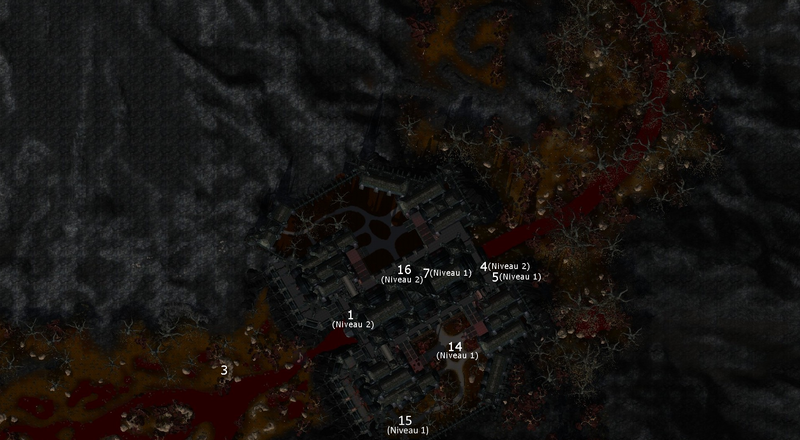Pick map marker number 7
Screen dimensions: 800x440
click(x=427, y=273)
